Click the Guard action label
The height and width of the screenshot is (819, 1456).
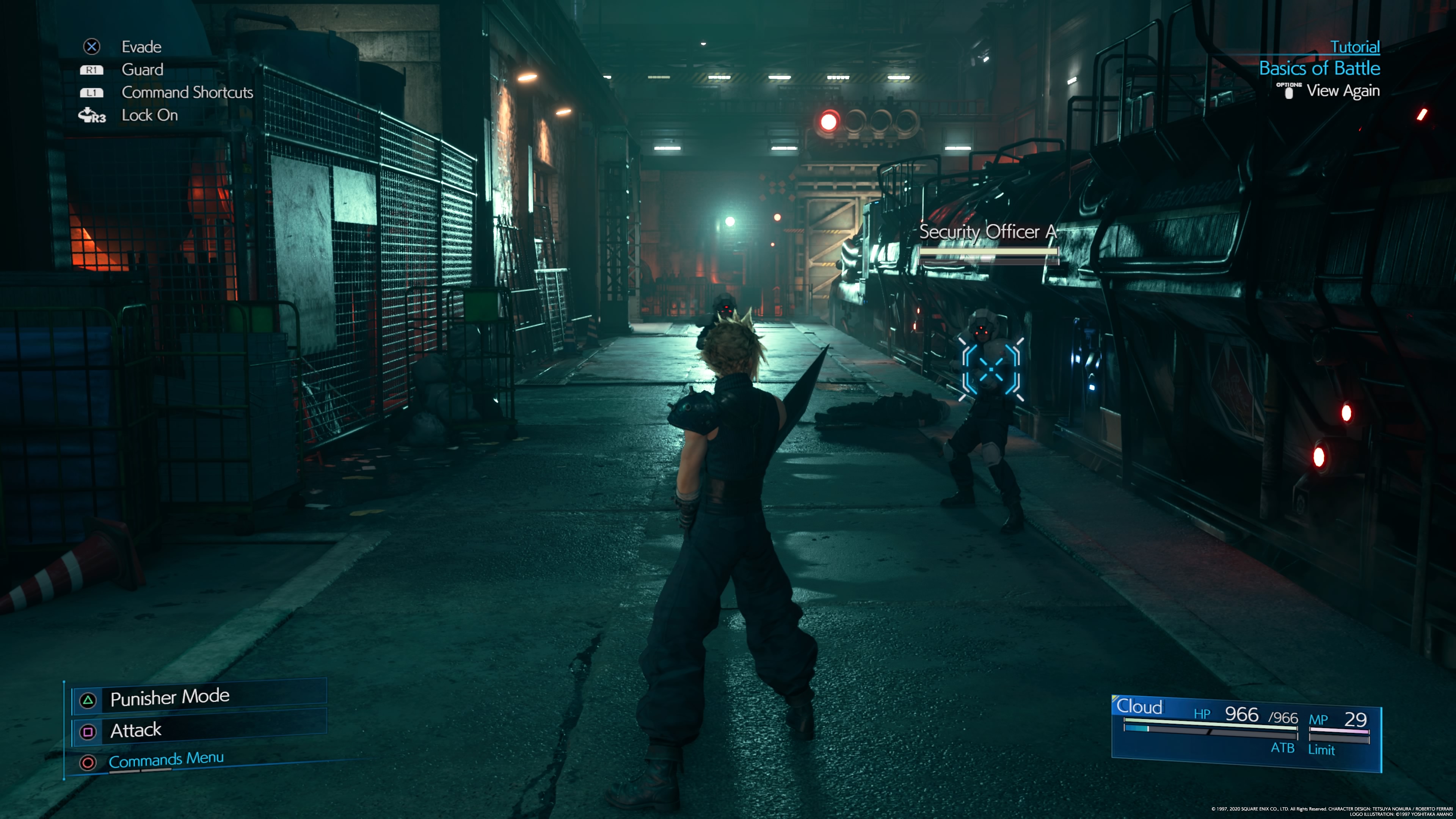point(143,69)
